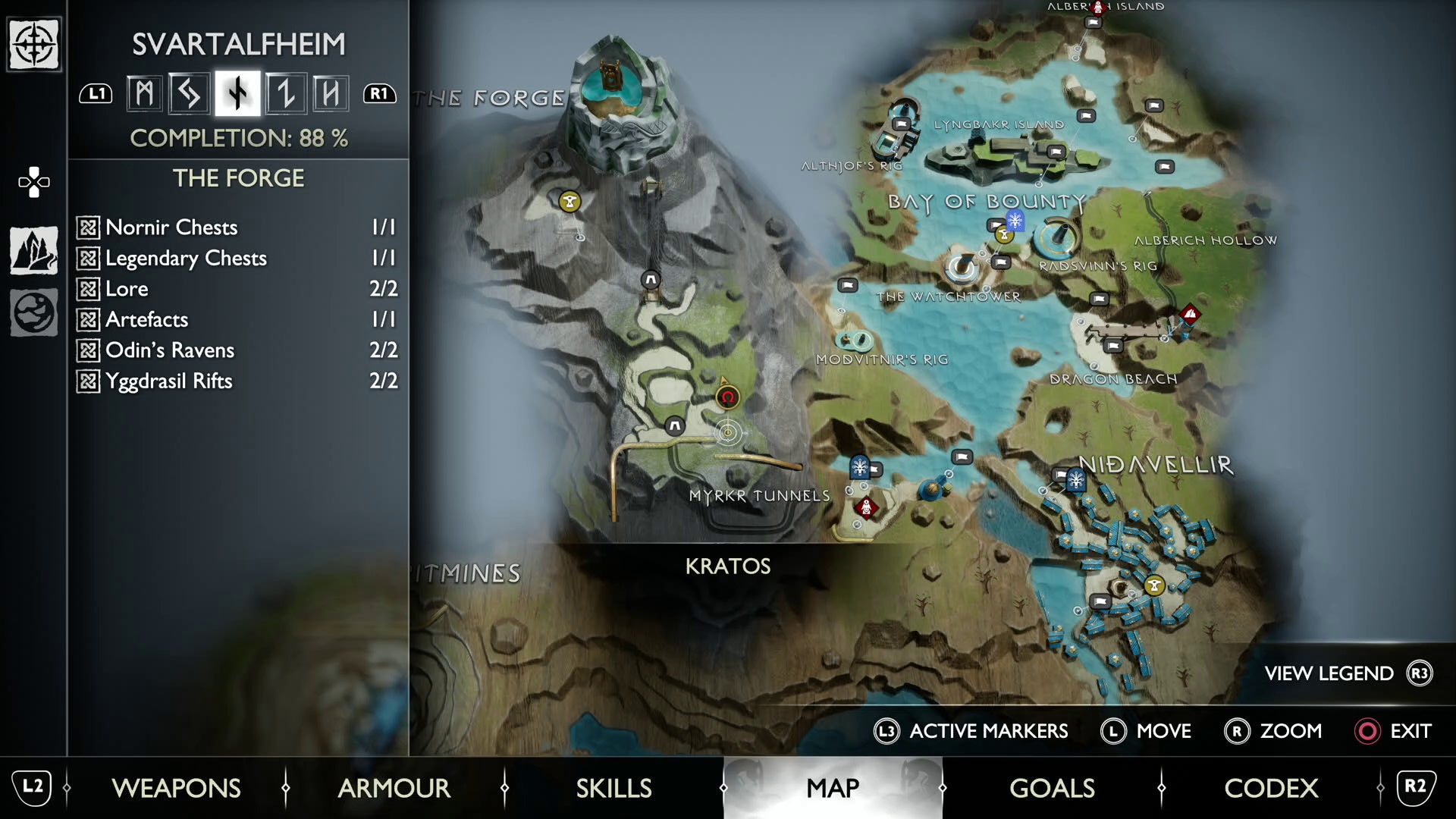Select the compass icon in the left sidebar
1456x819 pixels.
33,45
